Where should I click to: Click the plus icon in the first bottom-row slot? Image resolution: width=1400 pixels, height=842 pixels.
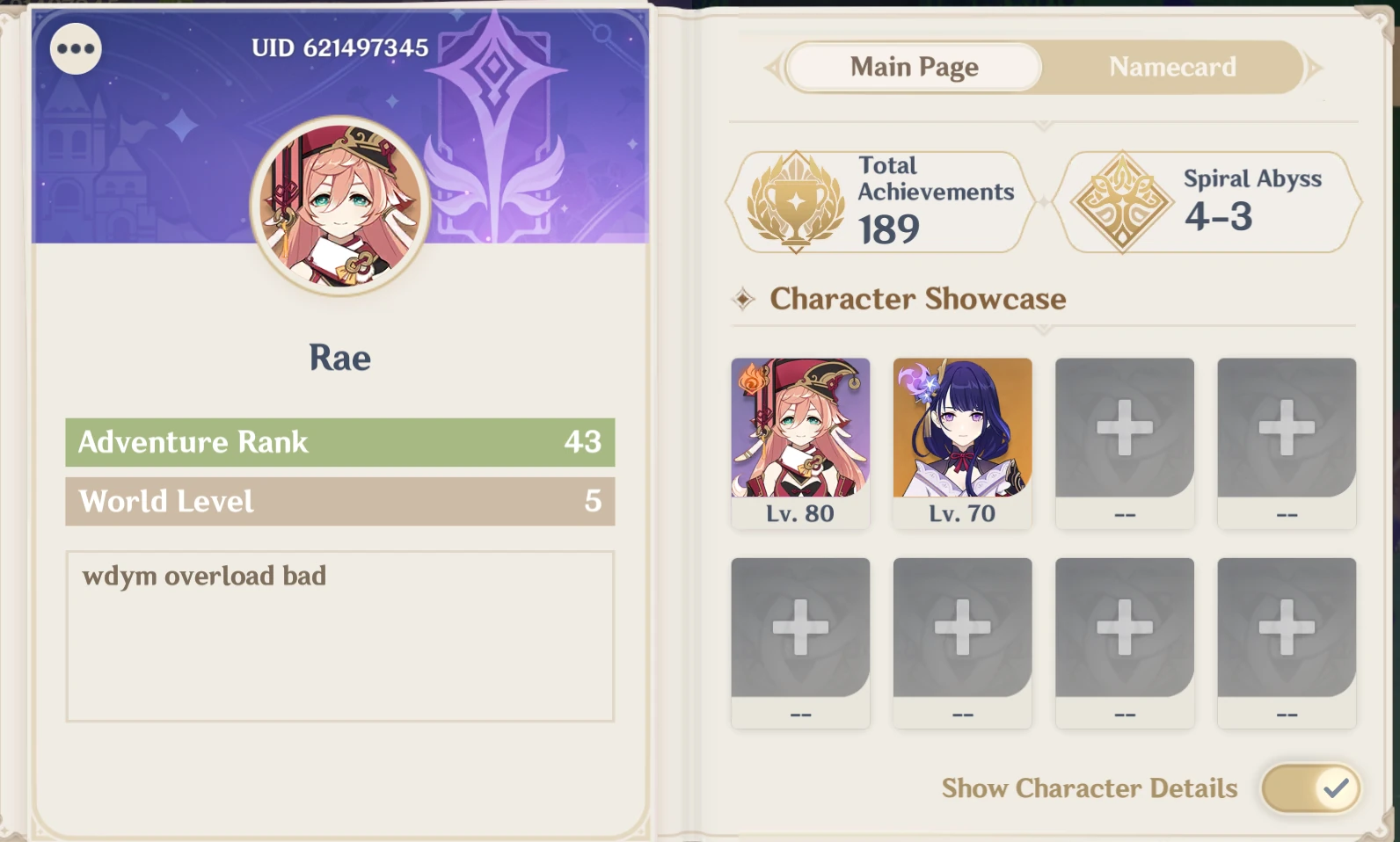point(800,627)
